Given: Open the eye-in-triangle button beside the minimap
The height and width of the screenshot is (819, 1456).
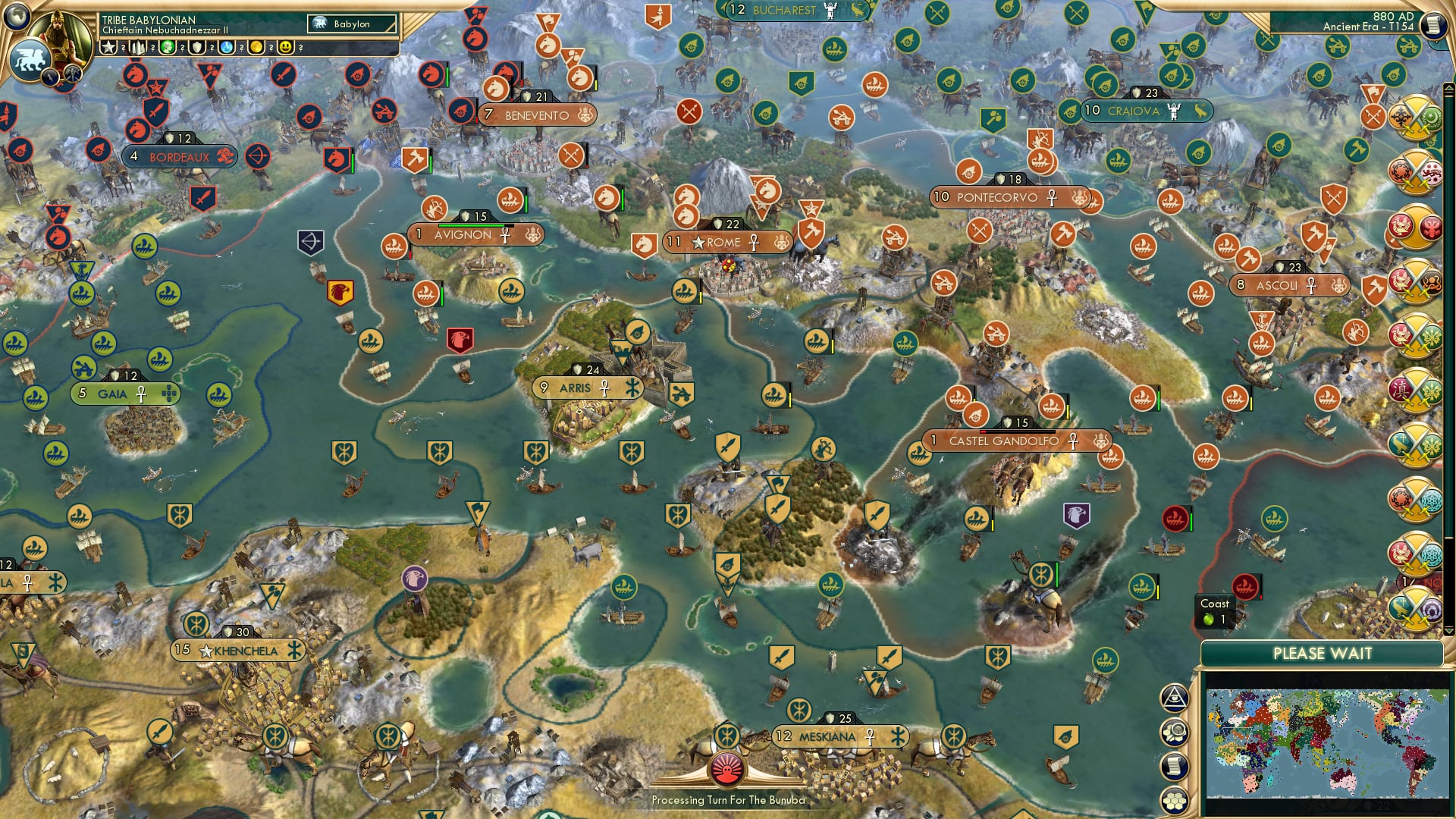Looking at the screenshot, I should (1174, 698).
